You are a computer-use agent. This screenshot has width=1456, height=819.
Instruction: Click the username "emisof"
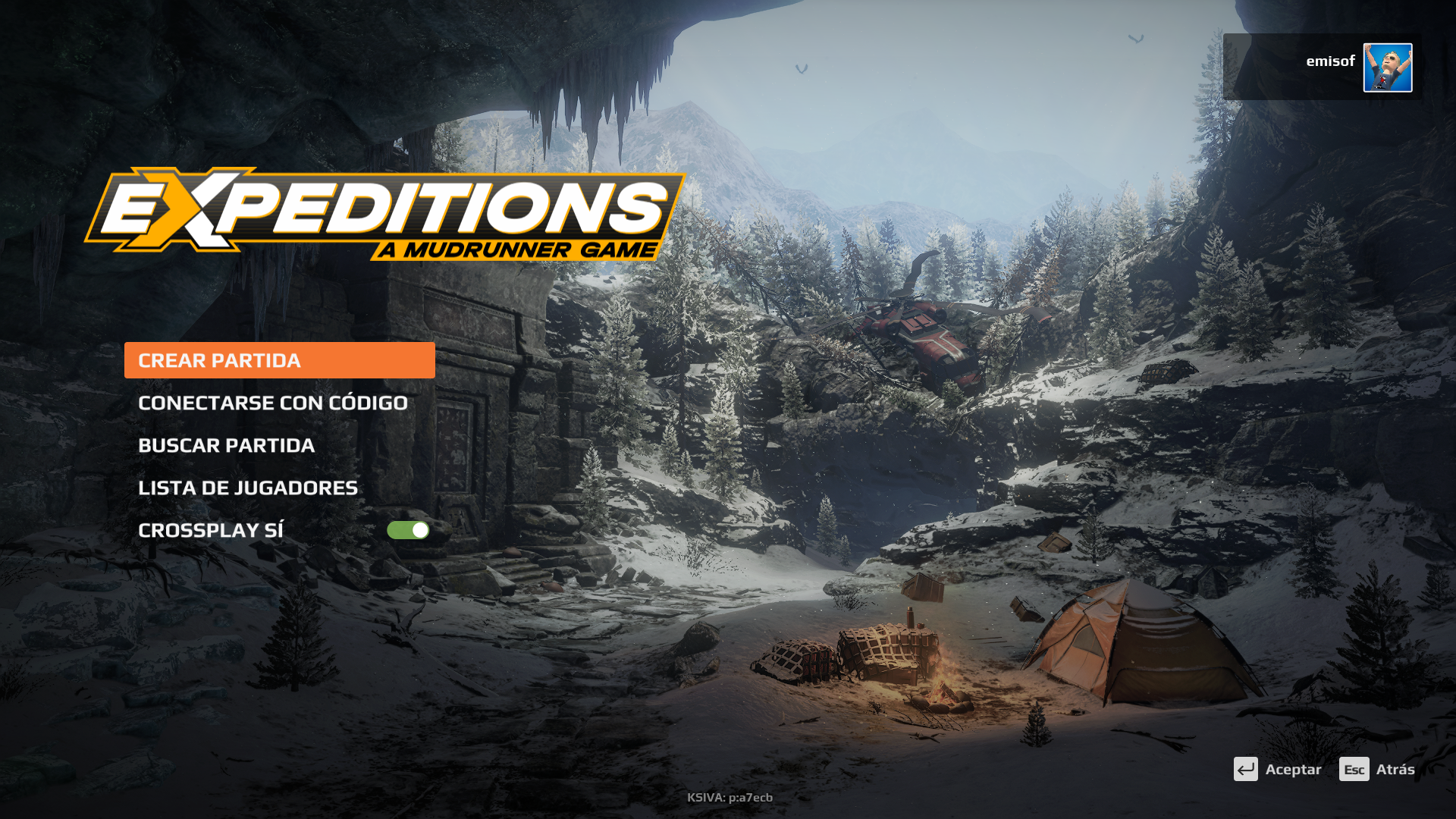[x=1329, y=61]
